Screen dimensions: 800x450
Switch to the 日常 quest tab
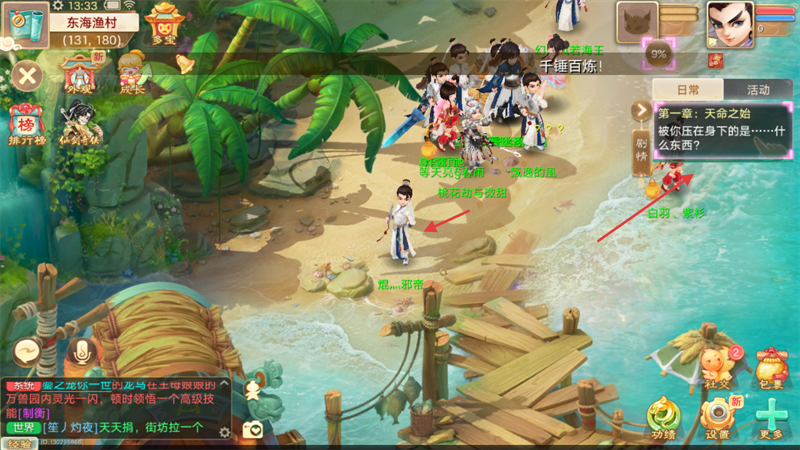[687, 90]
